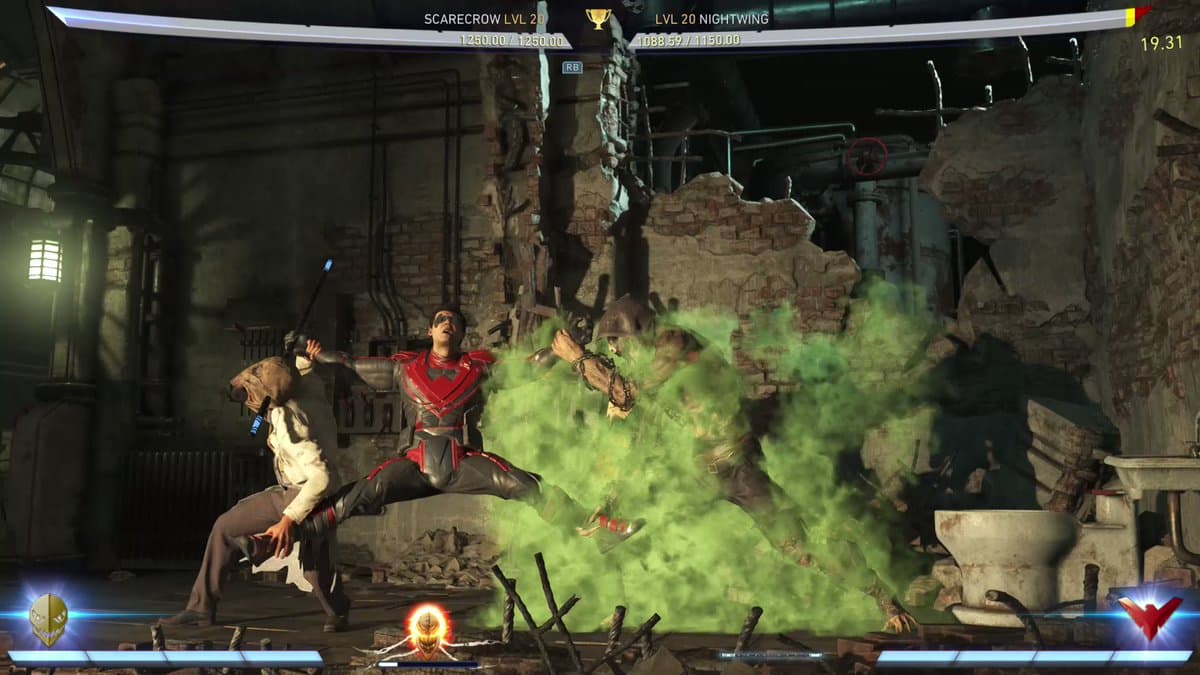The height and width of the screenshot is (675, 1200).
Task: Activate the flaming skull trait icon
Action: (x=427, y=627)
